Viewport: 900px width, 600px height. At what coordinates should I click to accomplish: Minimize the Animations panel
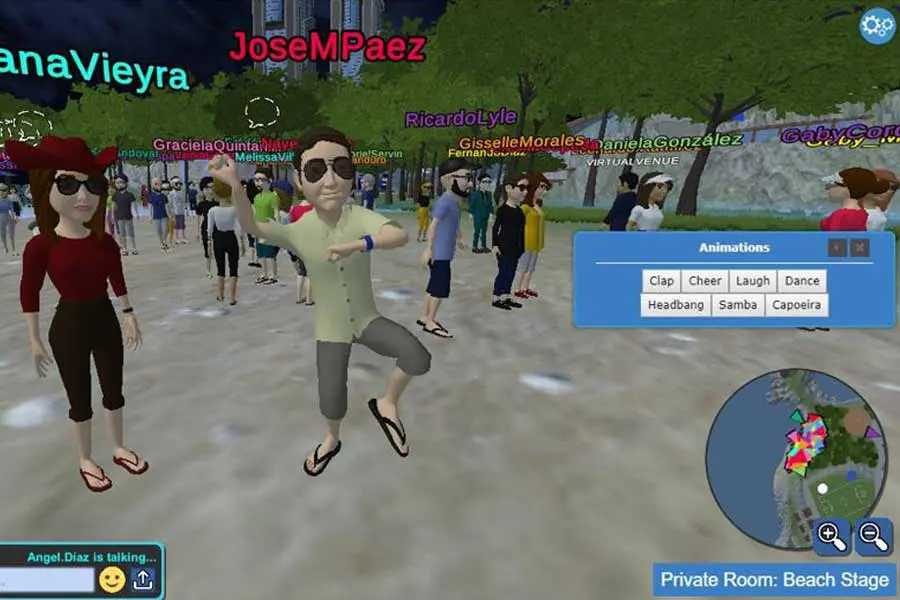(837, 247)
